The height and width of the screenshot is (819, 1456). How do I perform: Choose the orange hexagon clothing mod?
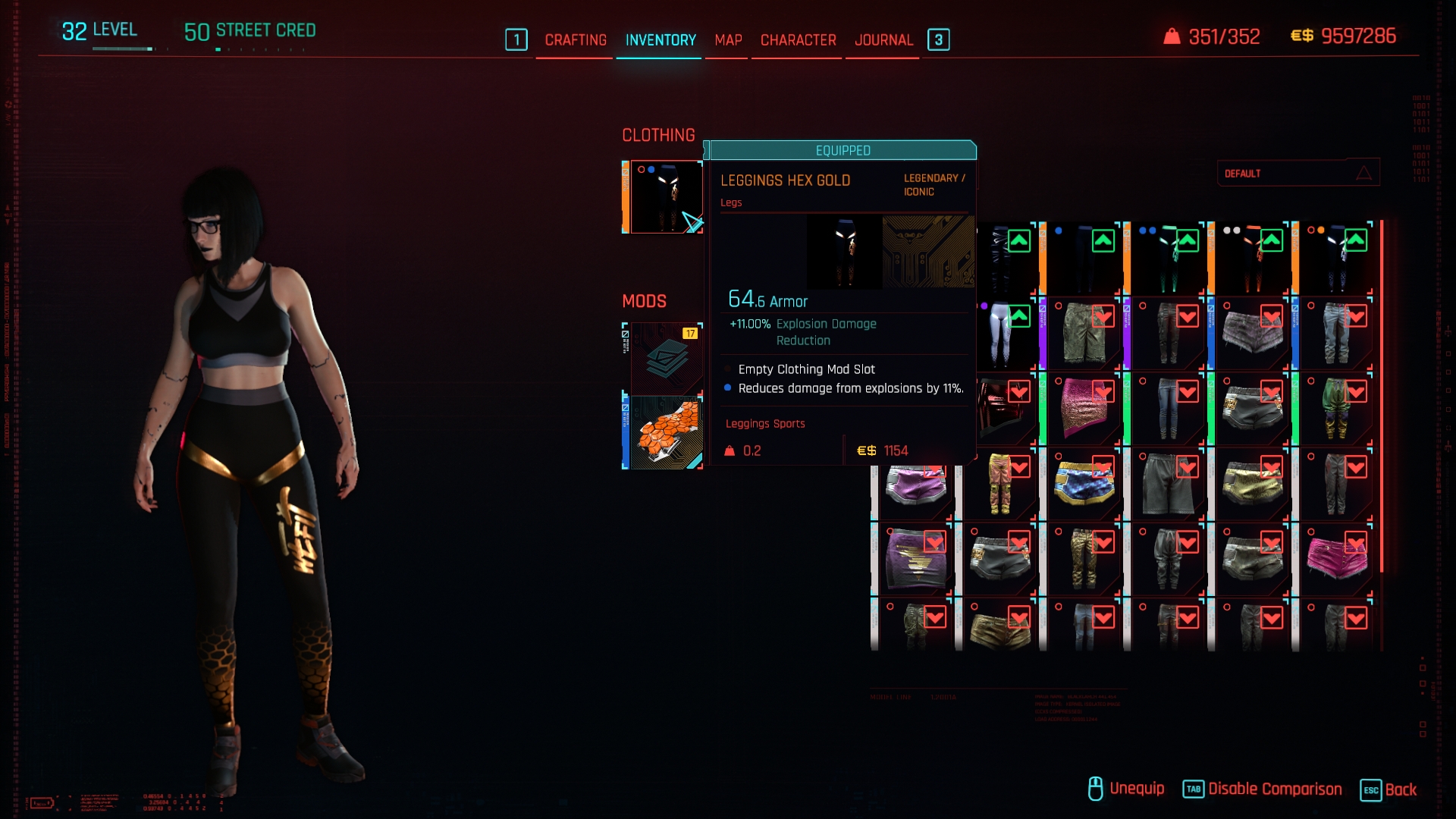point(665,432)
